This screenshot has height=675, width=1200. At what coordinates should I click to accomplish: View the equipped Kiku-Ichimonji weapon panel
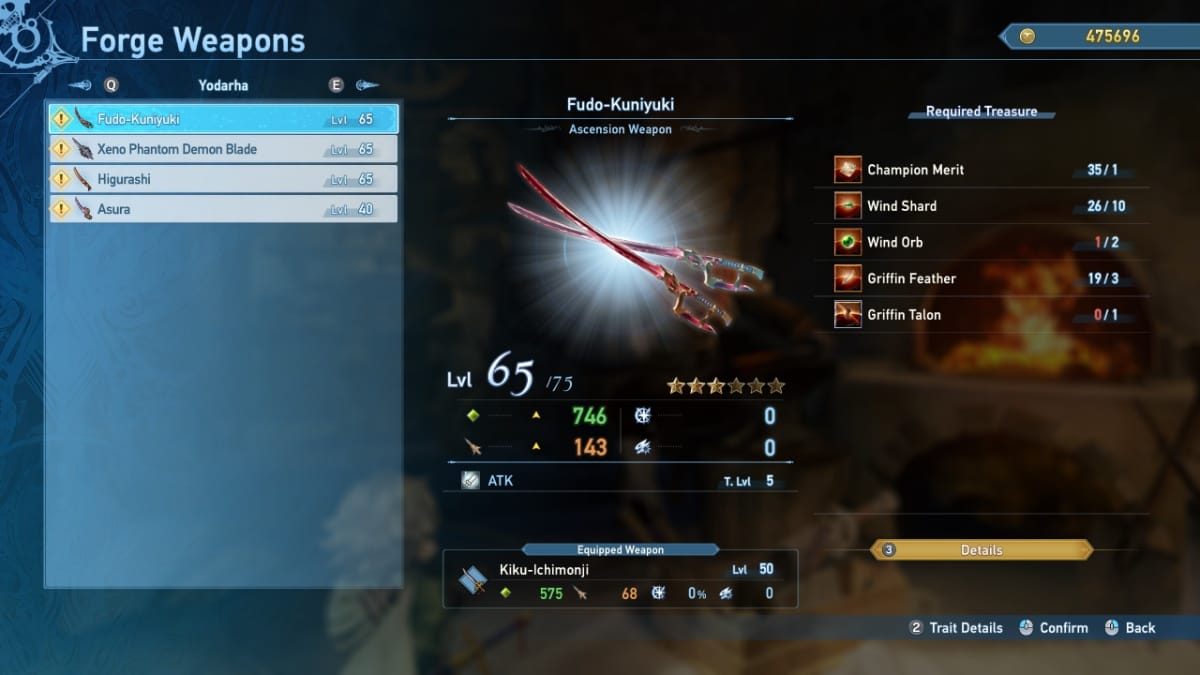620,581
